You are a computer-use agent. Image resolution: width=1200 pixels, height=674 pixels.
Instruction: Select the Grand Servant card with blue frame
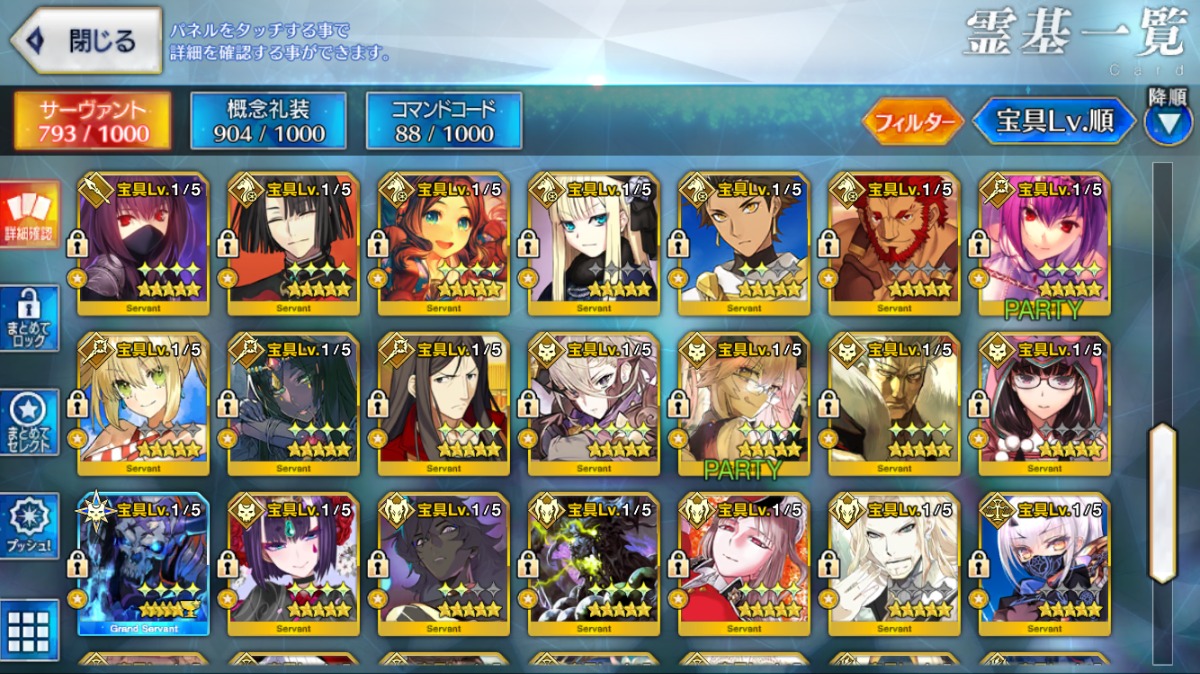143,564
